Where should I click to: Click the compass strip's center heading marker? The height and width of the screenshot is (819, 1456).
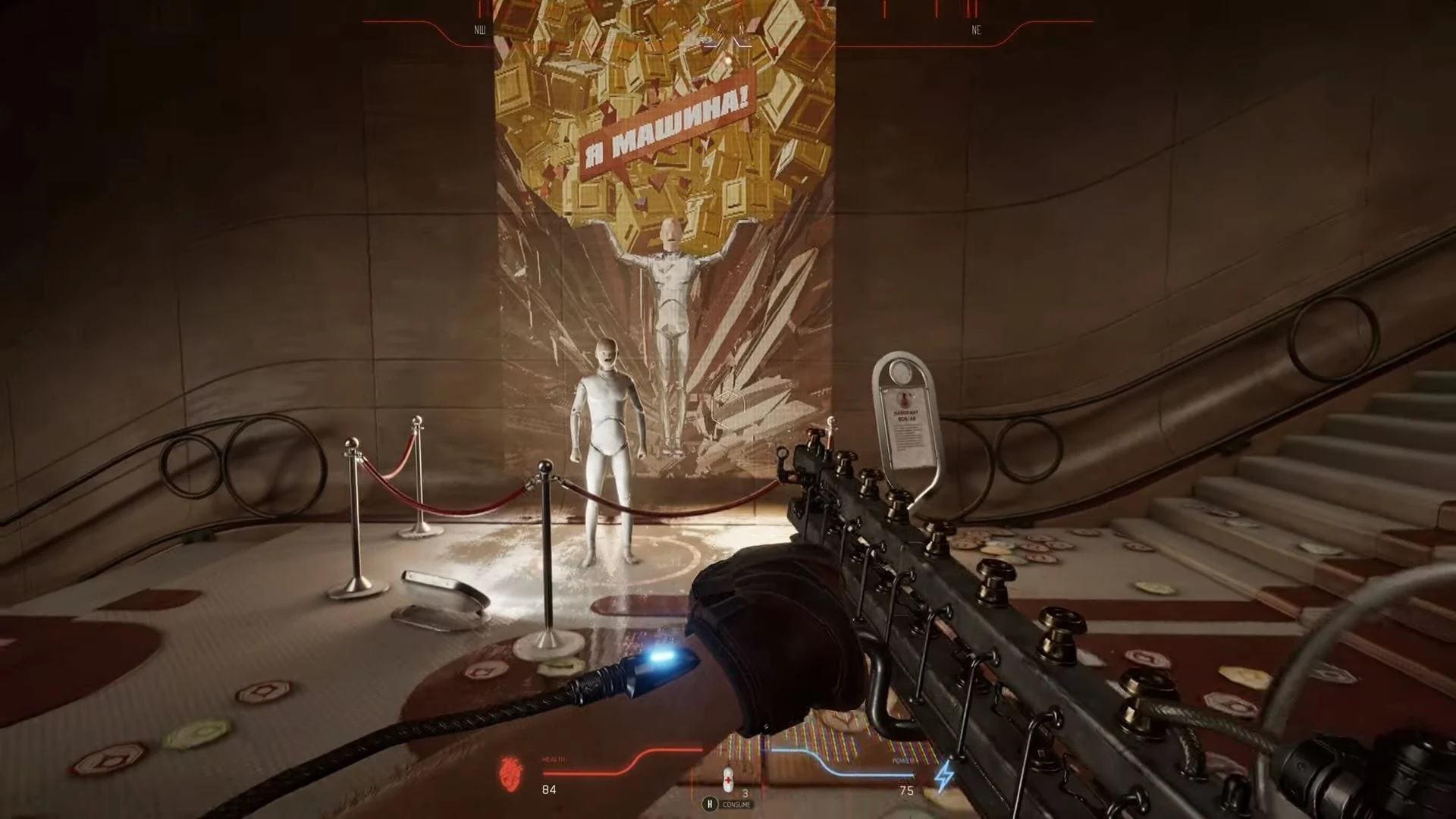point(727,43)
